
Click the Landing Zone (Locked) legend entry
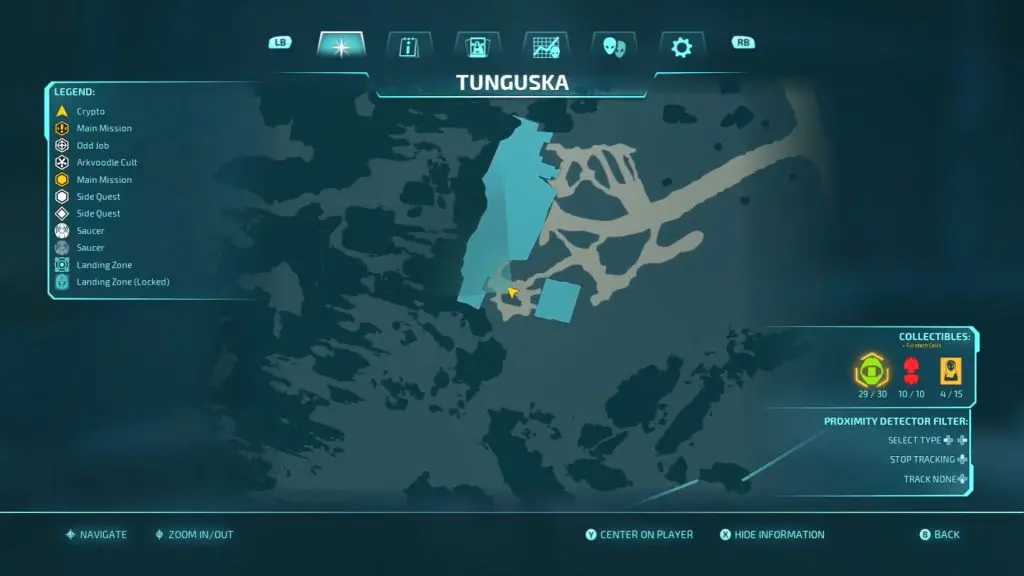(122, 282)
